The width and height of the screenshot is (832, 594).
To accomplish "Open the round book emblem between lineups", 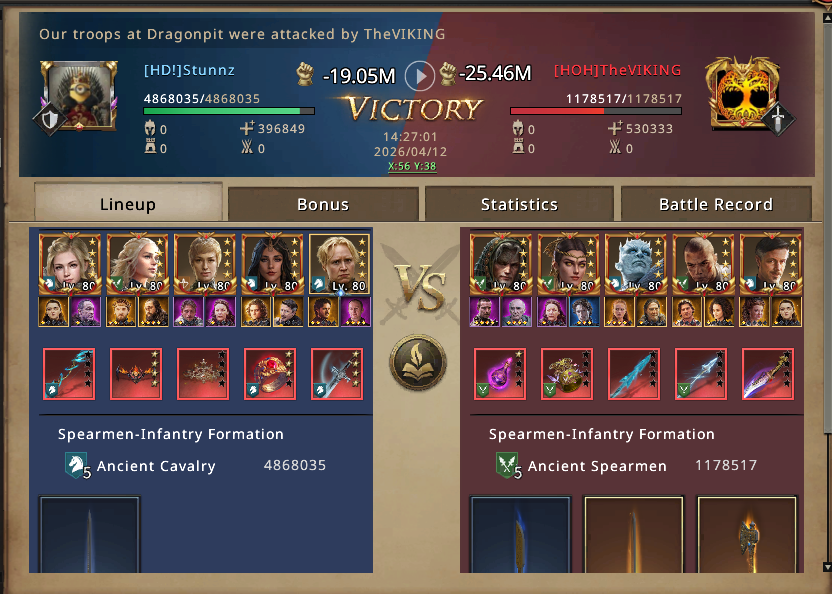I will click(418, 363).
